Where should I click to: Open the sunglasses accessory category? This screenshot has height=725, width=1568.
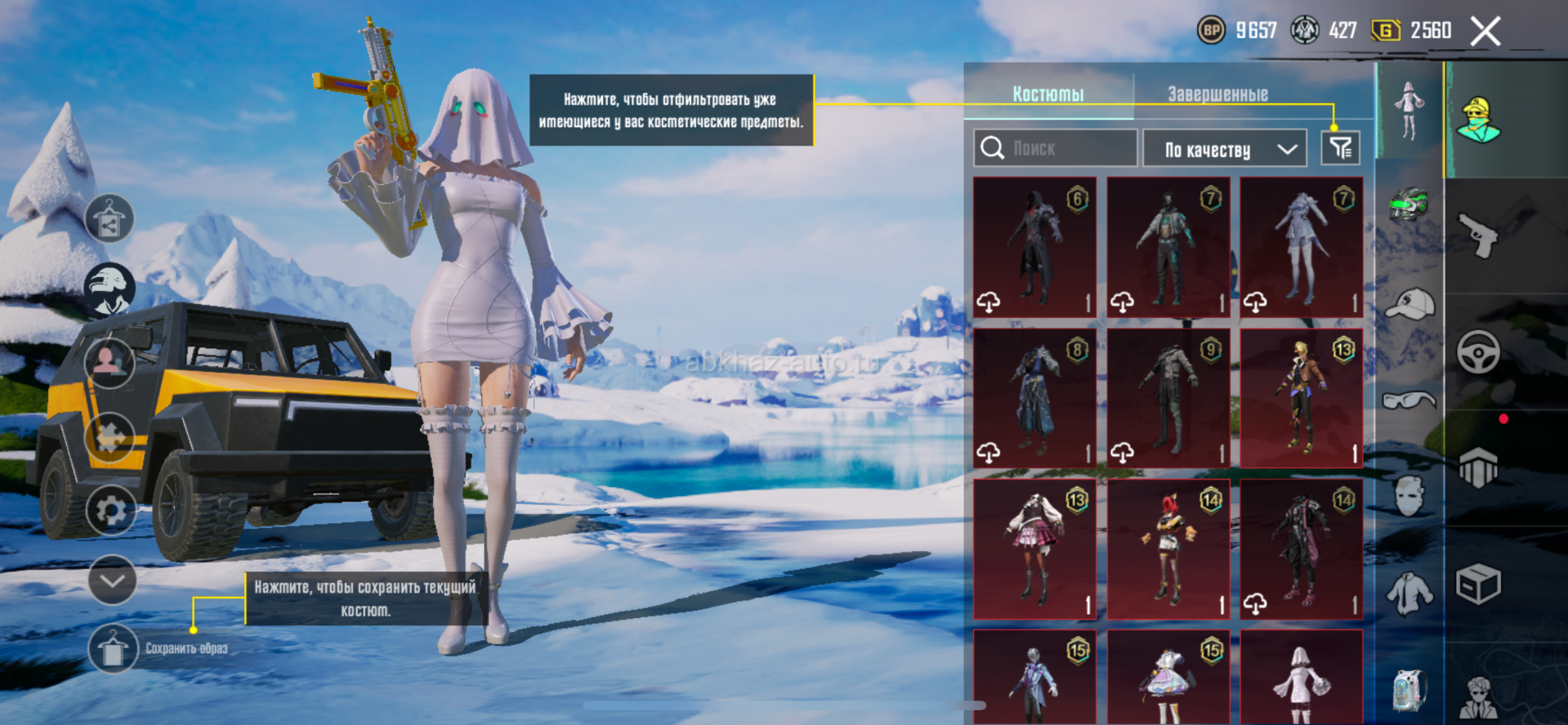click(x=1409, y=400)
